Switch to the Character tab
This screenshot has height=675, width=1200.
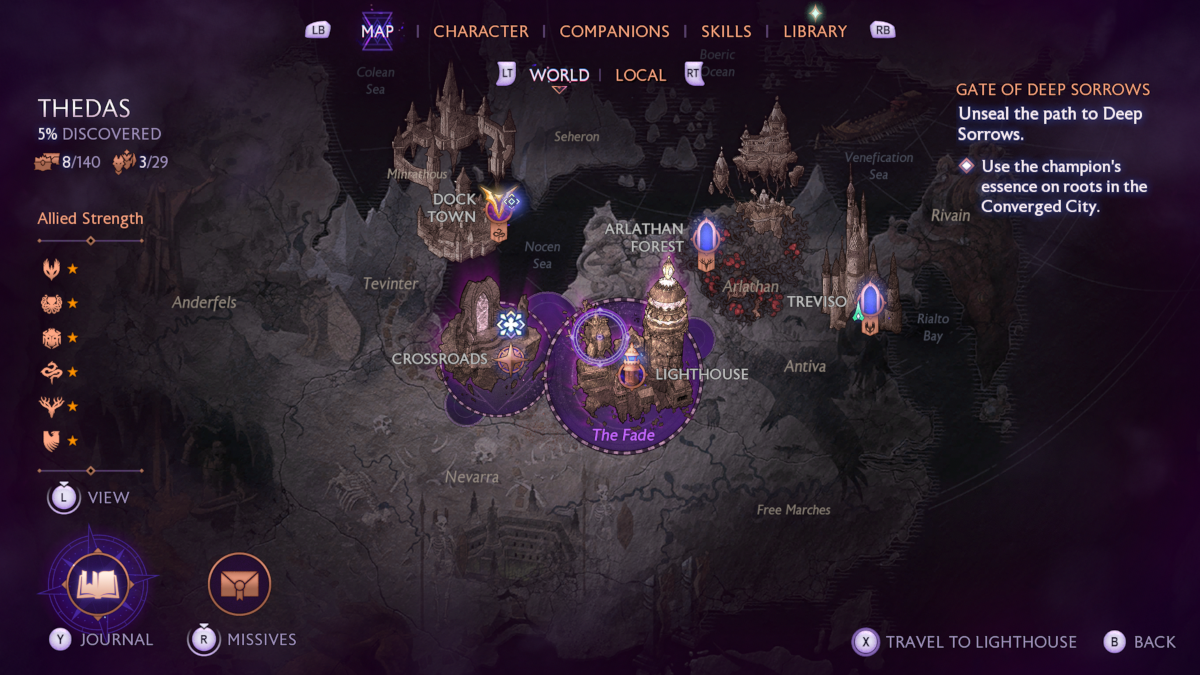[480, 31]
